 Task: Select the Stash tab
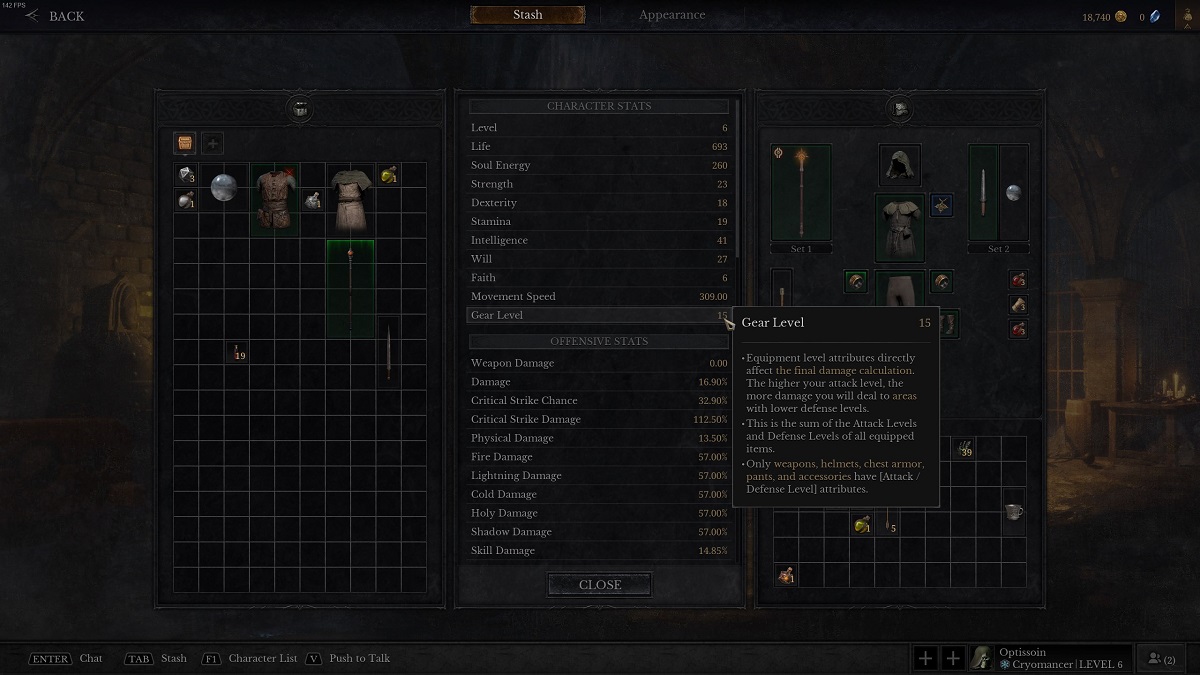pyautogui.click(x=527, y=15)
